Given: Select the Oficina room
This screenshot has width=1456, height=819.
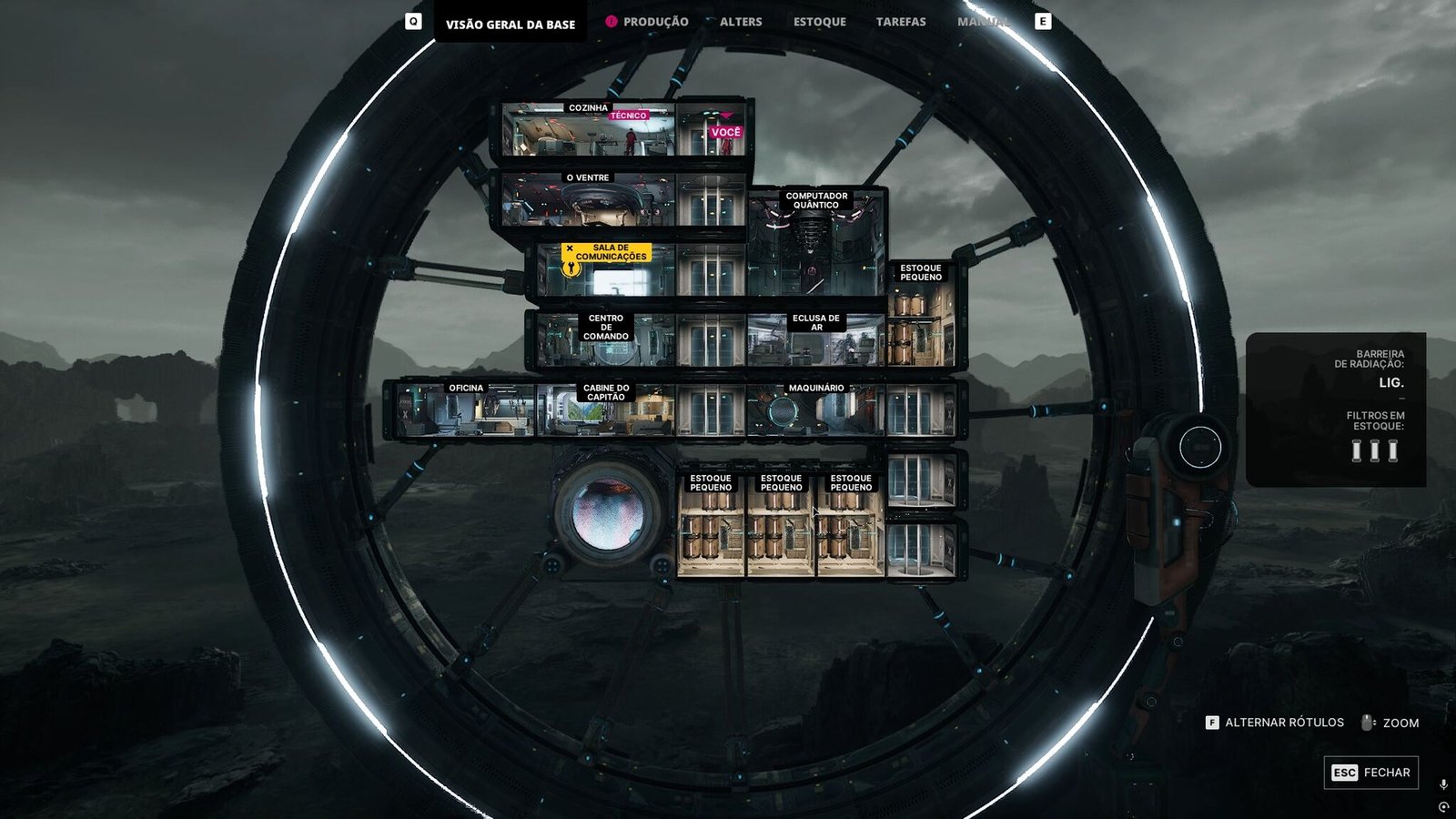Looking at the screenshot, I should pos(466,411).
